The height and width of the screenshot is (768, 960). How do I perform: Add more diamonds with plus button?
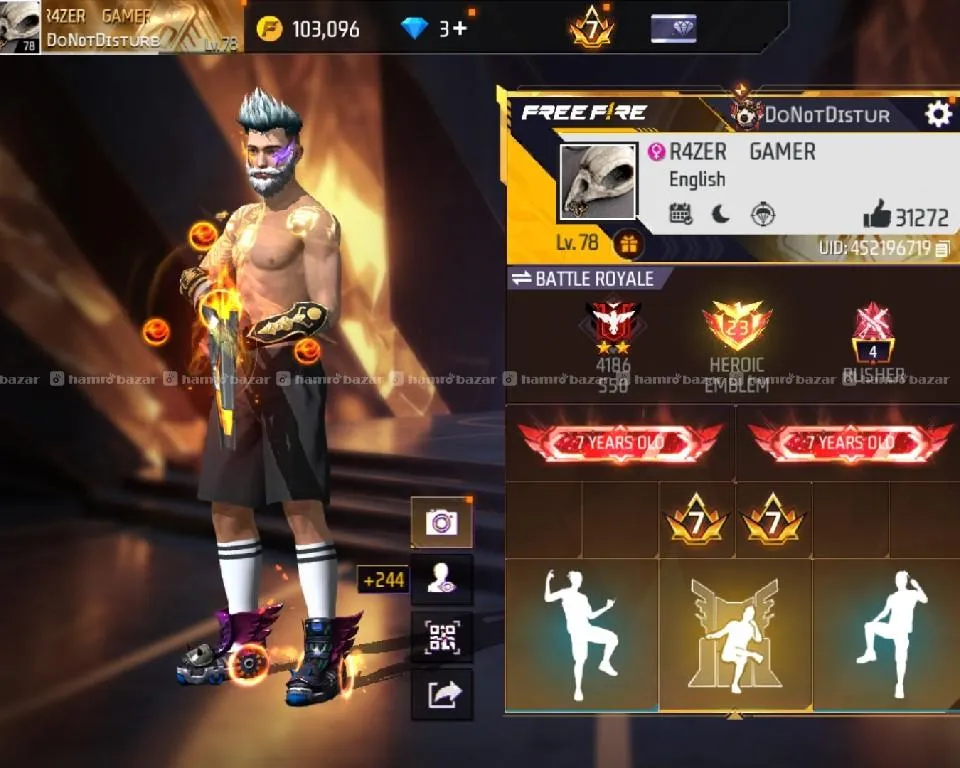459,28
